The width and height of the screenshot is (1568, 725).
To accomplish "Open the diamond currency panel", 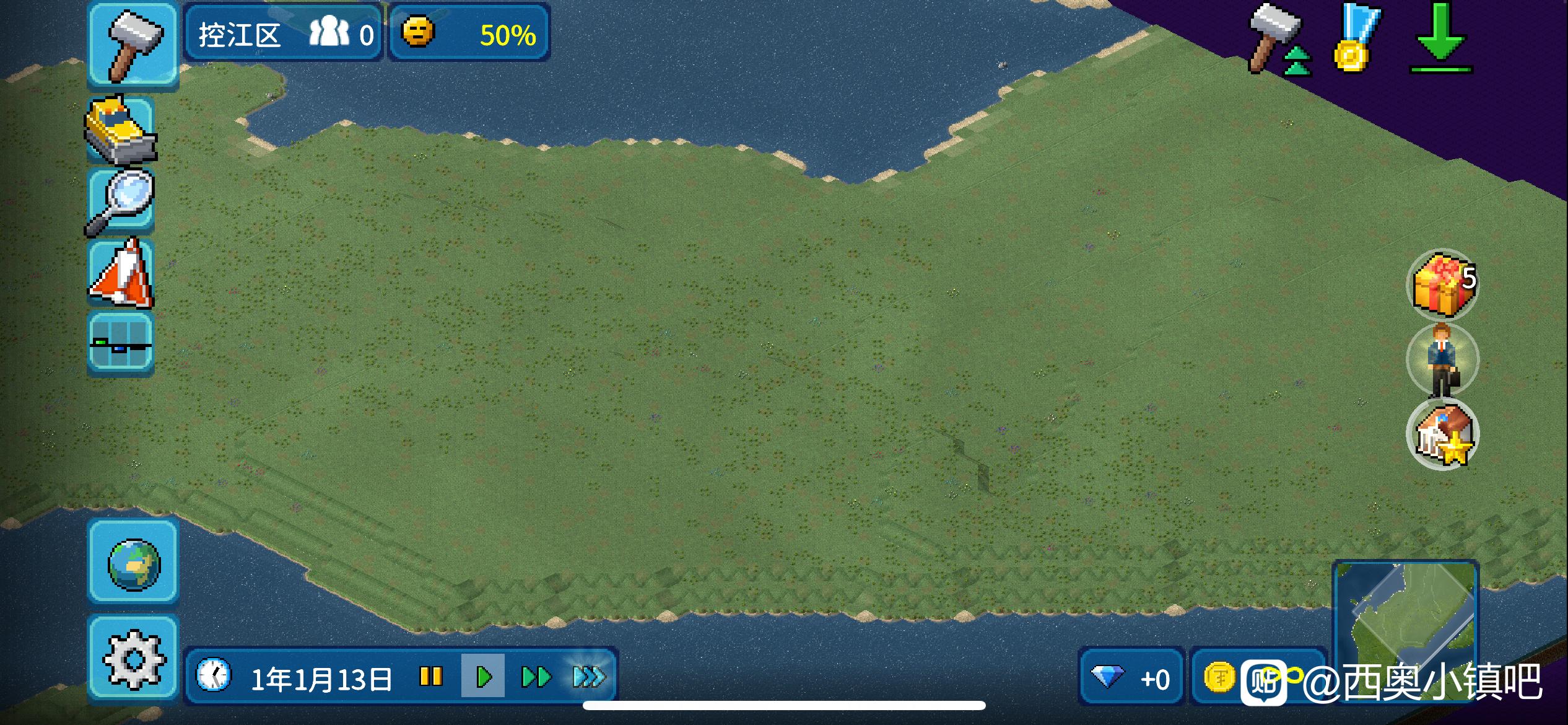I will [1131, 678].
